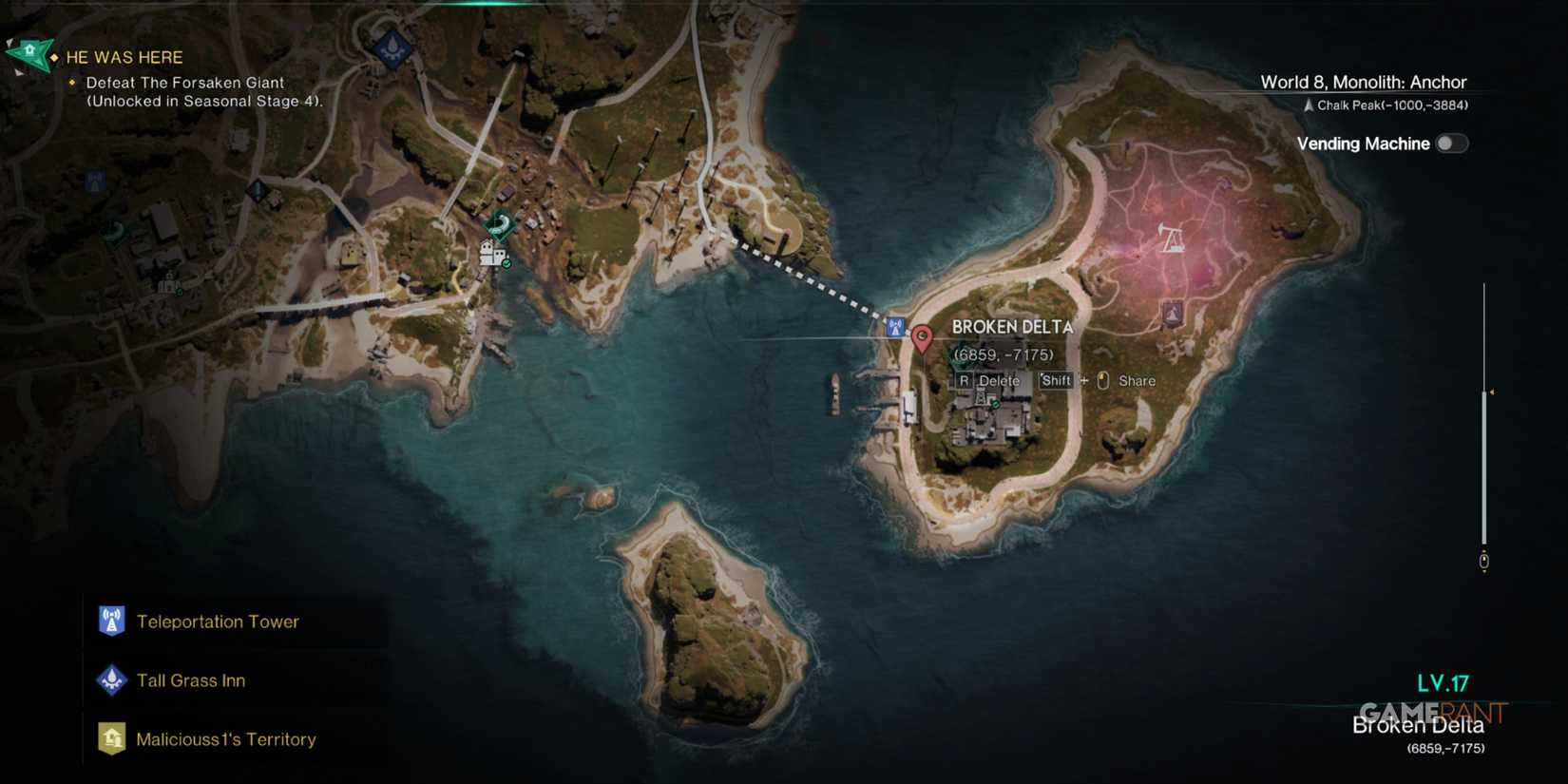
Task: Open the Defeat The Forsaken Giant objective
Action: pyautogui.click(x=186, y=83)
